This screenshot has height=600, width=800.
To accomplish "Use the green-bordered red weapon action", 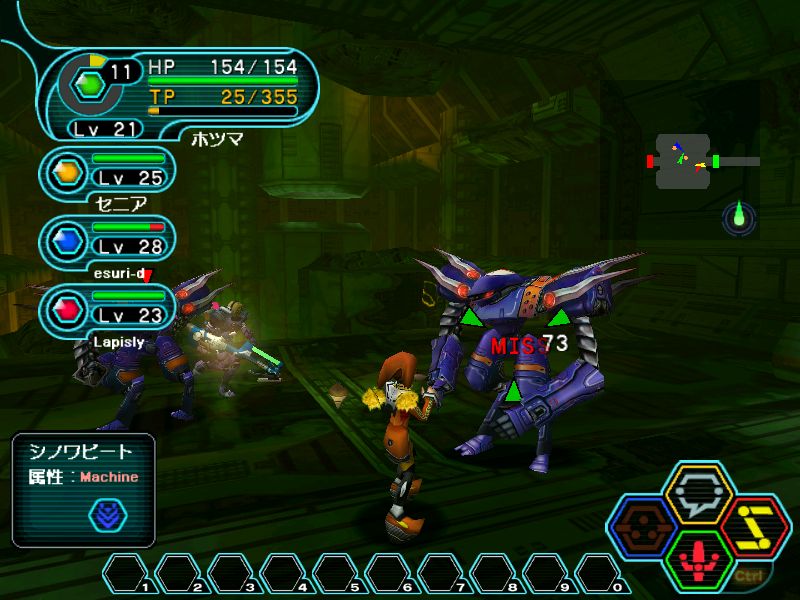I will (x=698, y=555).
